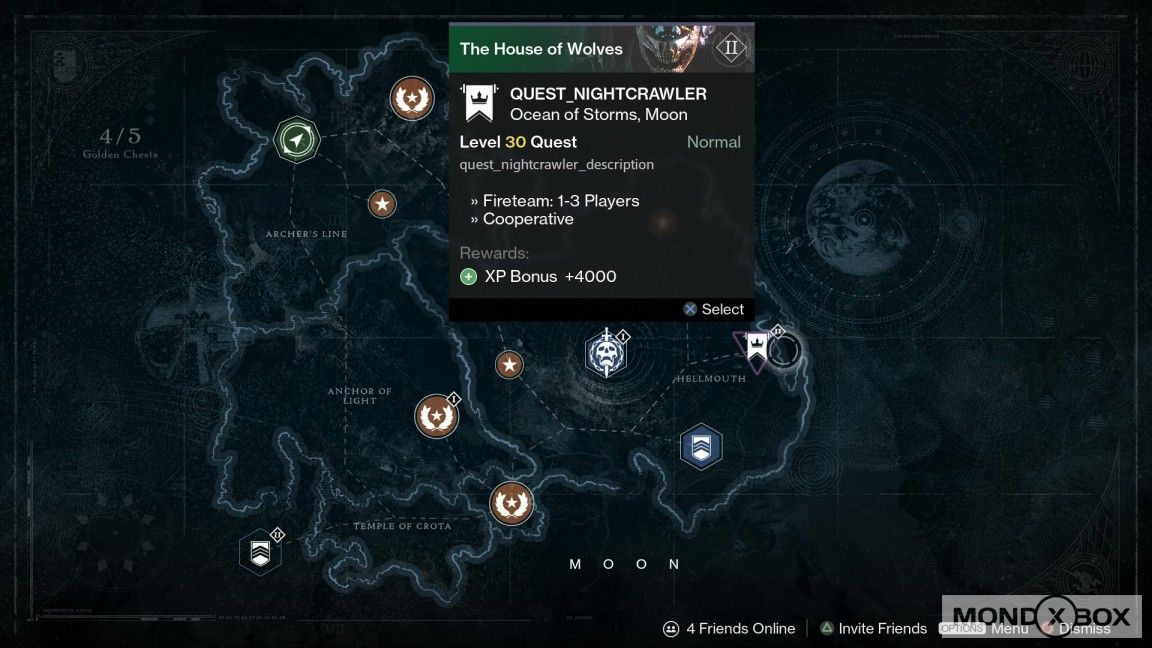Choose the laurel mission marker north of Archer's Line
The width and height of the screenshot is (1152, 648).
[x=411, y=98]
